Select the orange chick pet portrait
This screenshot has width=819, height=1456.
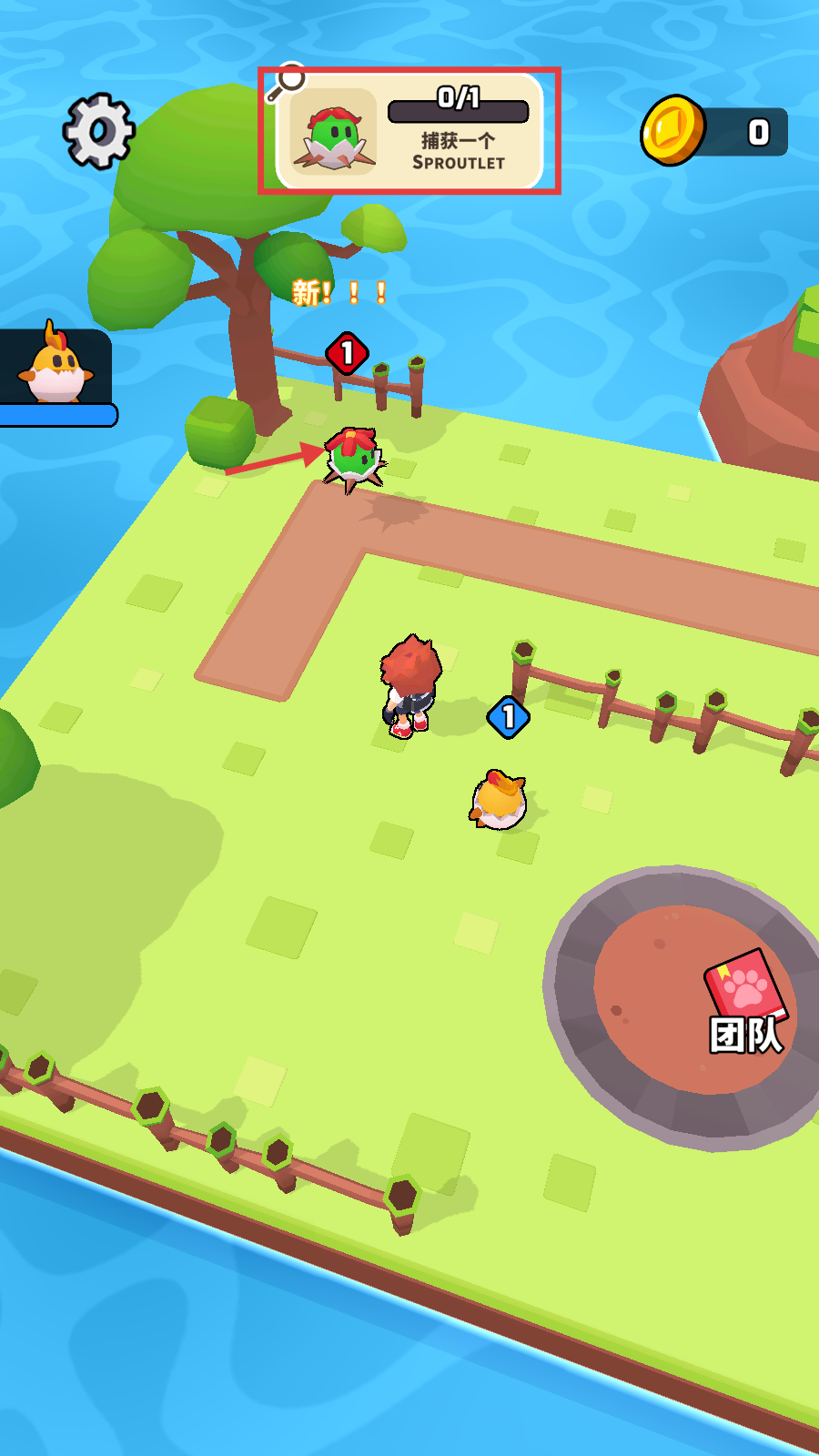(56, 366)
